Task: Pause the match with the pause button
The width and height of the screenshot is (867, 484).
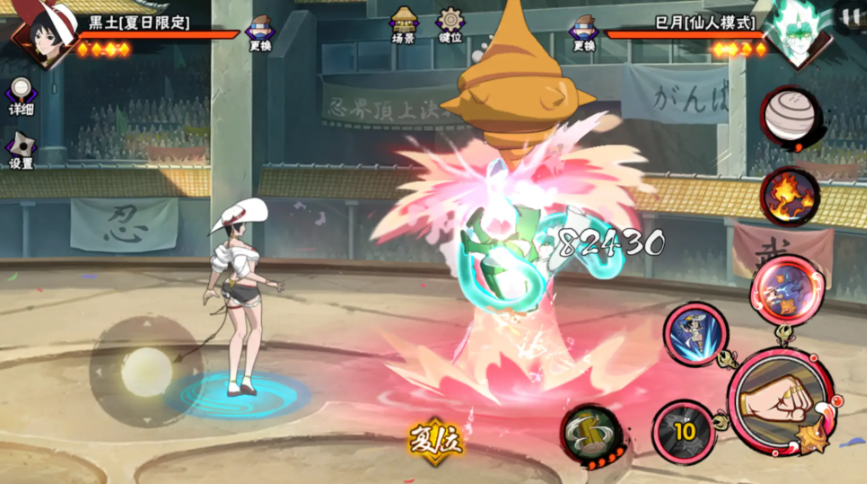Action: [x=850, y=15]
